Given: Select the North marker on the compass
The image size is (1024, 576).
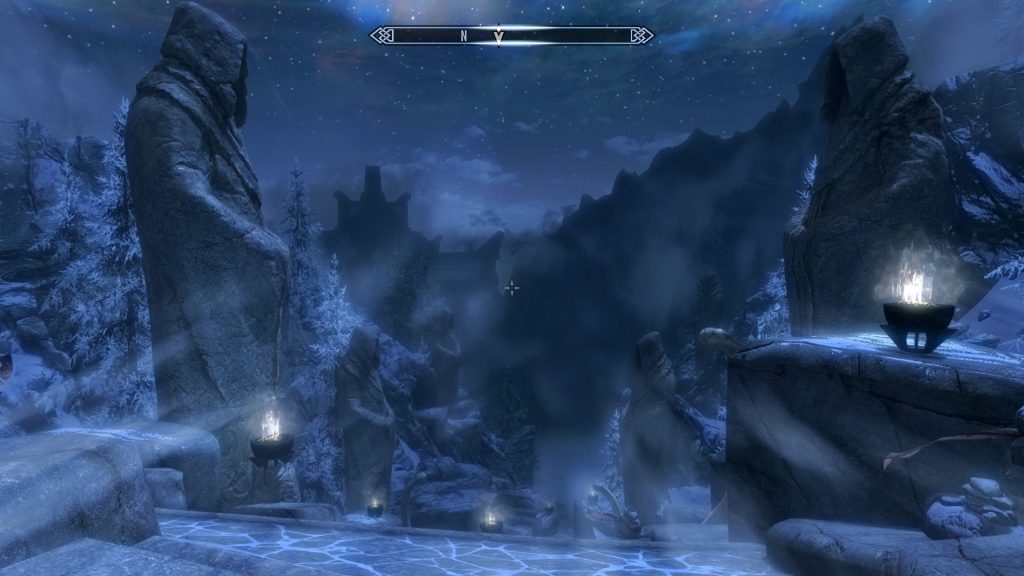Looking at the screenshot, I should [464, 36].
